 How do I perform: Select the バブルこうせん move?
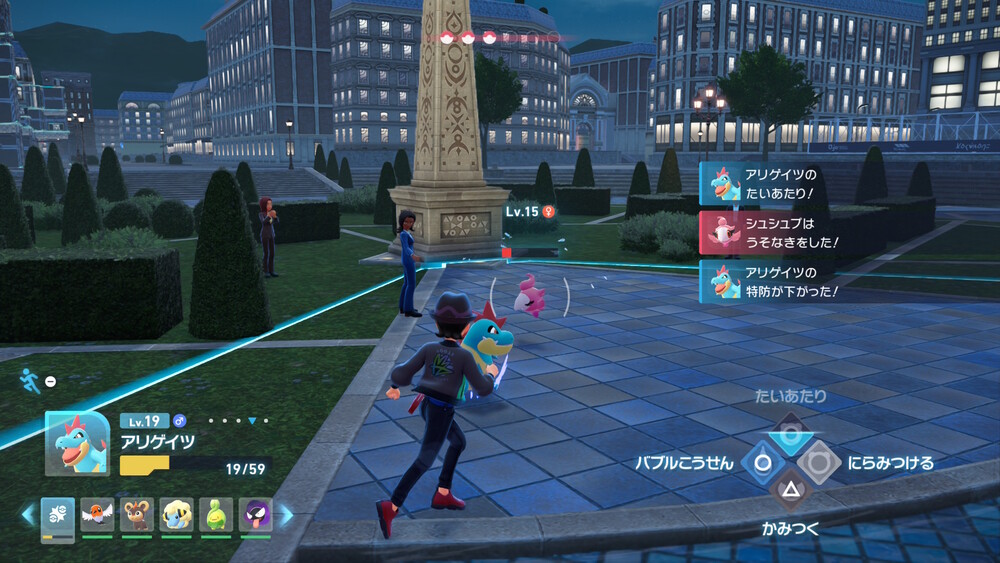click(762, 463)
